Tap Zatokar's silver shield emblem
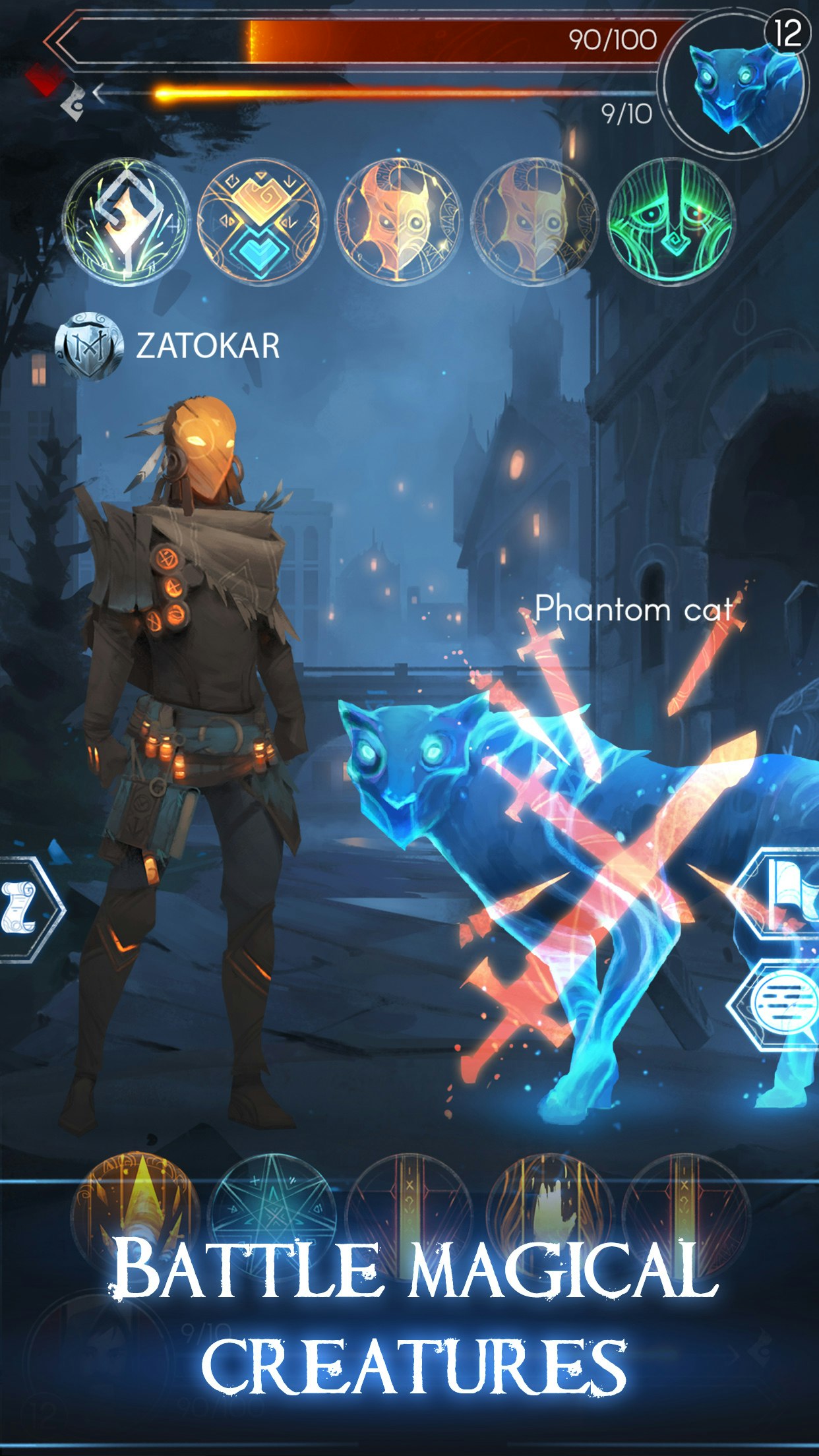 [89, 346]
